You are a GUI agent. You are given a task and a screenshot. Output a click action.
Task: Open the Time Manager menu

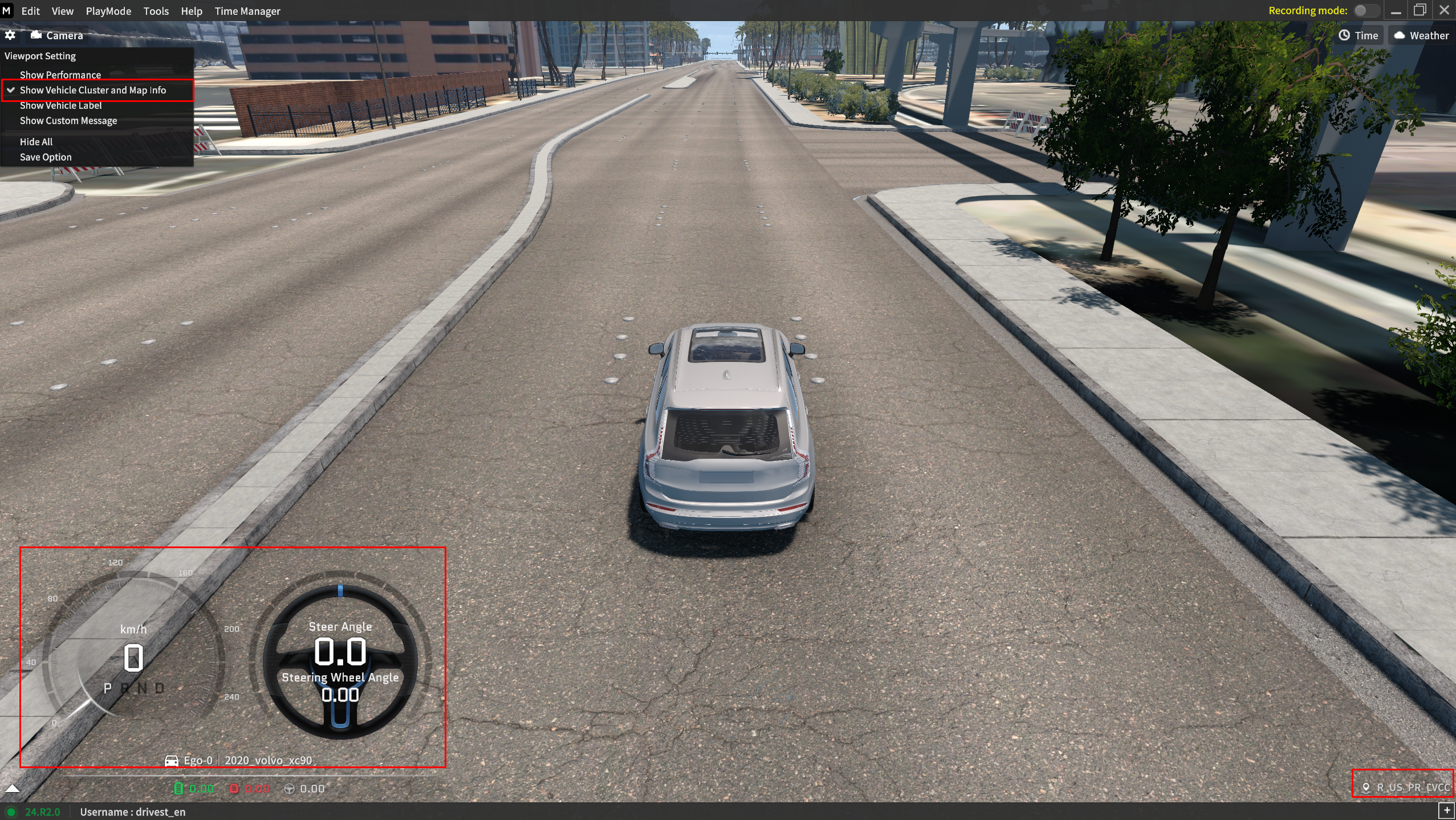click(x=247, y=11)
